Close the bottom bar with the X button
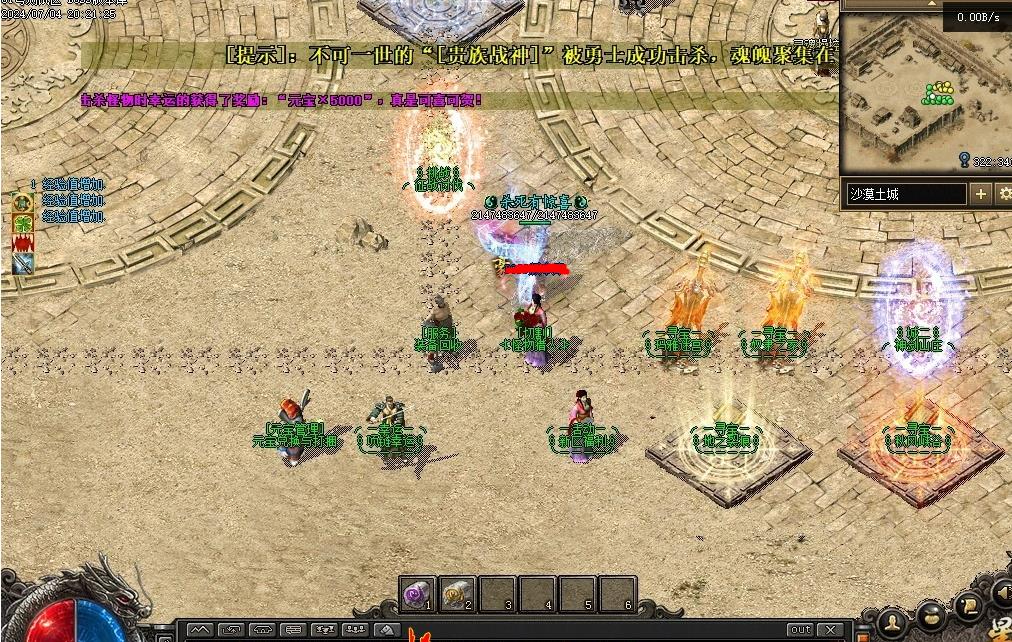This screenshot has height=642, width=1012. click(x=830, y=630)
